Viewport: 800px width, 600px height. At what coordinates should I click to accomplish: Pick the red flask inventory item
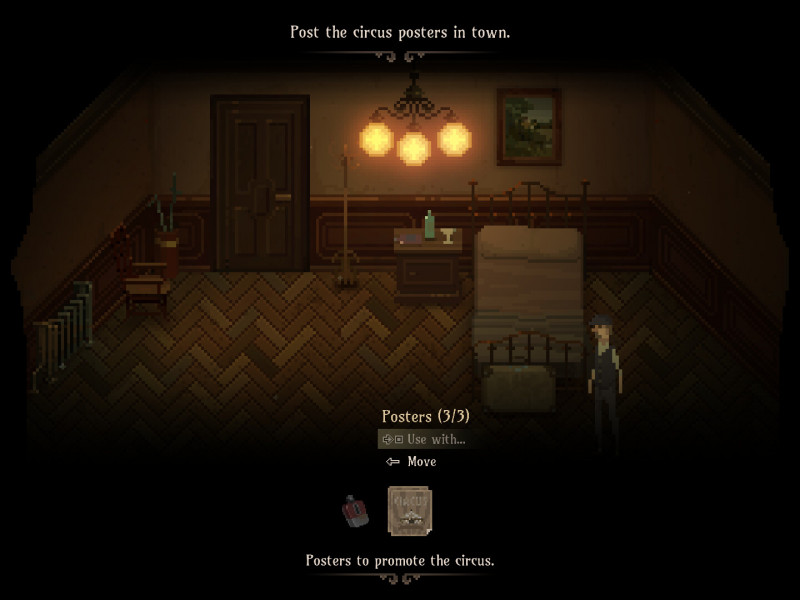coord(356,511)
